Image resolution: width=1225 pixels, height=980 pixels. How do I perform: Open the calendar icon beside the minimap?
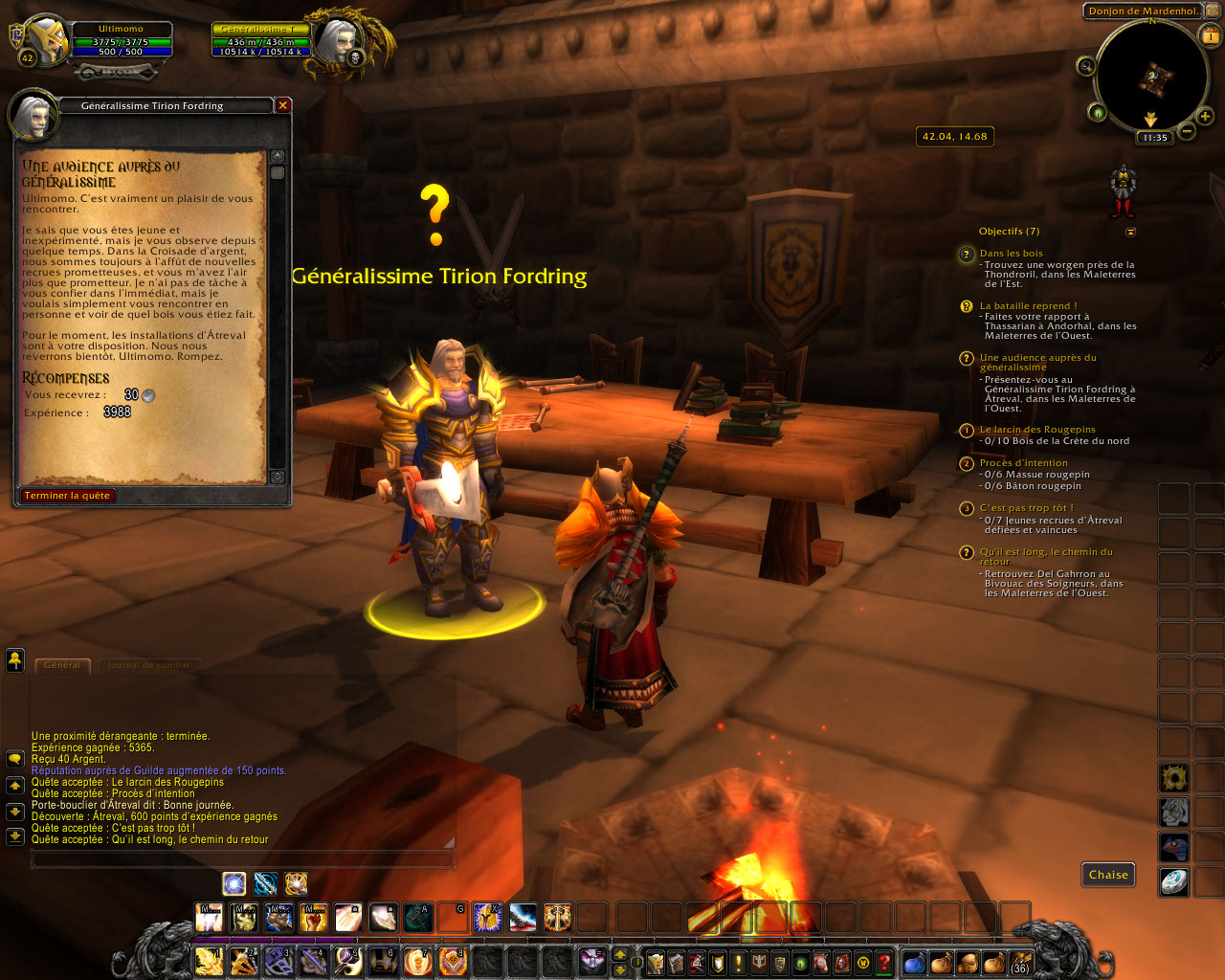pyautogui.click(x=1210, y=36)
